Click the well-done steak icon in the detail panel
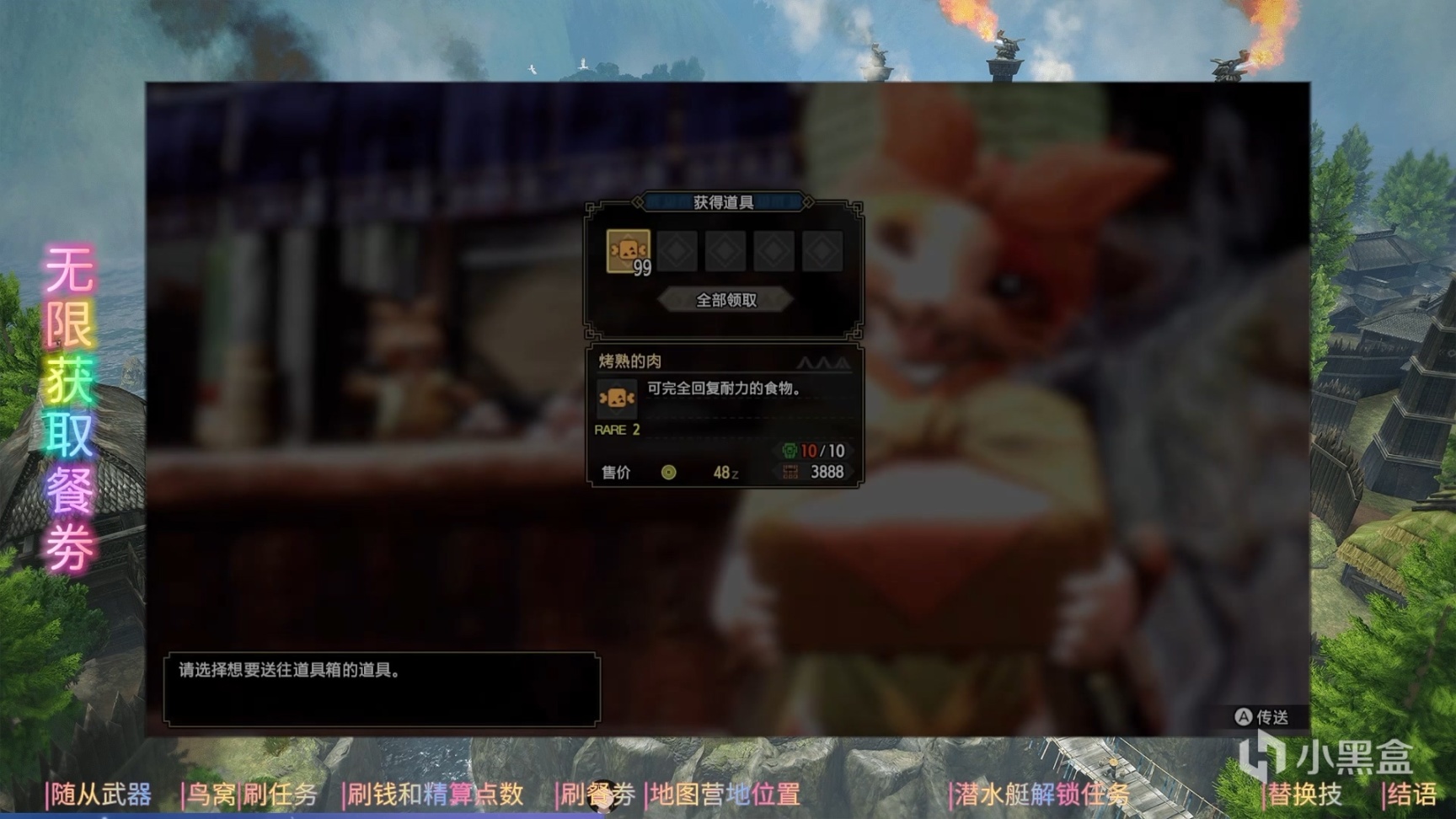 pos(618,399)
